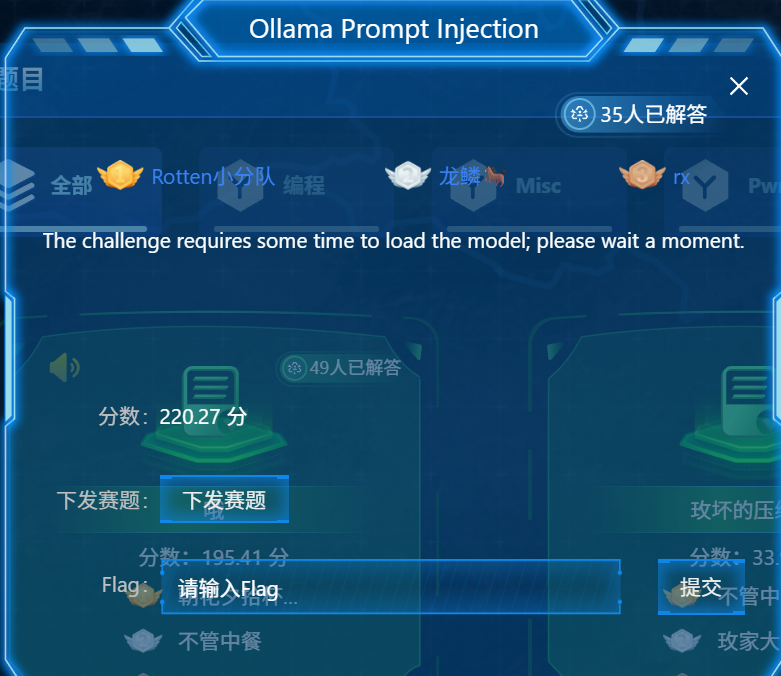This screenshot has width=781, height=676.
Task: Click the 下发赛题 button
Action: point(224,499)
